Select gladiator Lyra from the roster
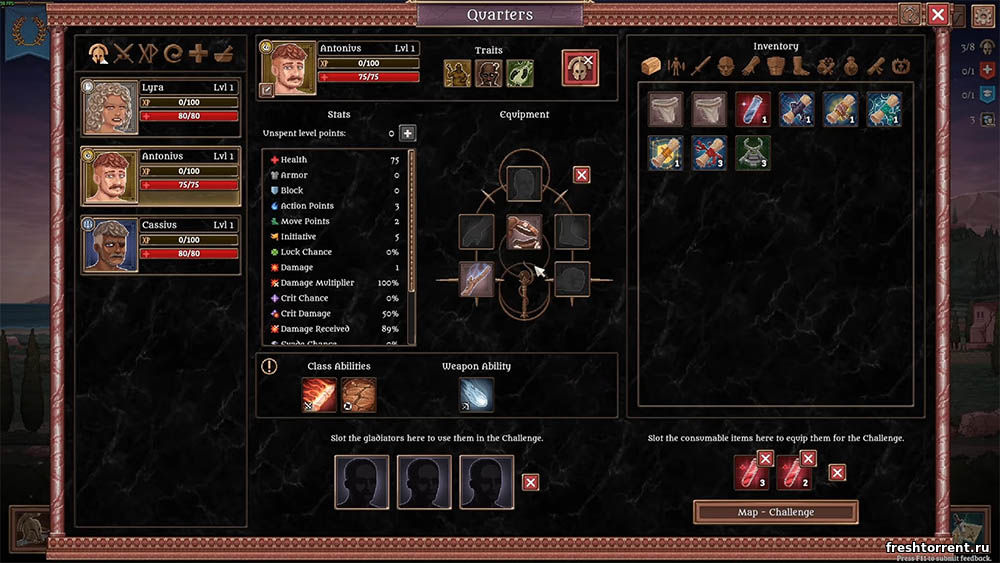Image resolution: width=1000 pixels, height=563 pixels. [161, 108]
